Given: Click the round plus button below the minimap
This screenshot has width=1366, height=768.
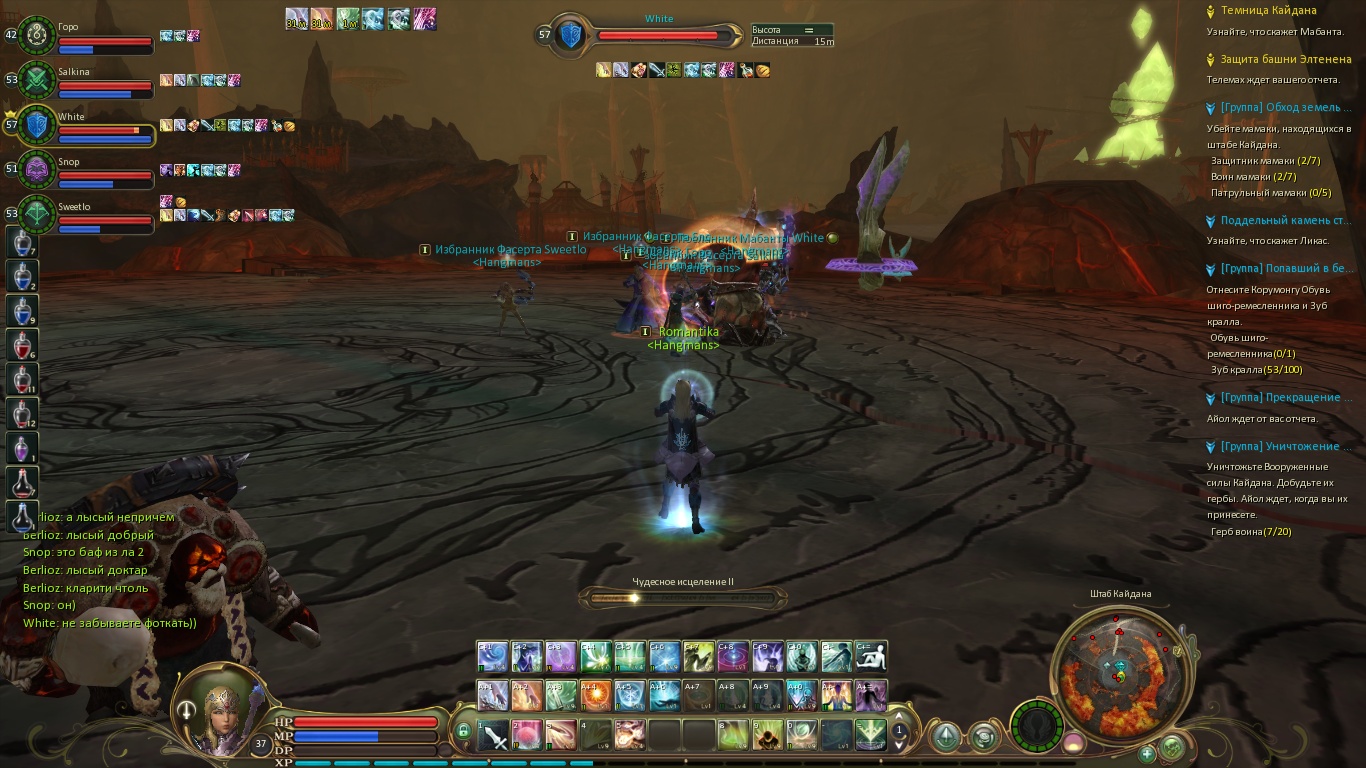Looking at the screenshot, I should pyautogui.click(x=1147, y=753).
